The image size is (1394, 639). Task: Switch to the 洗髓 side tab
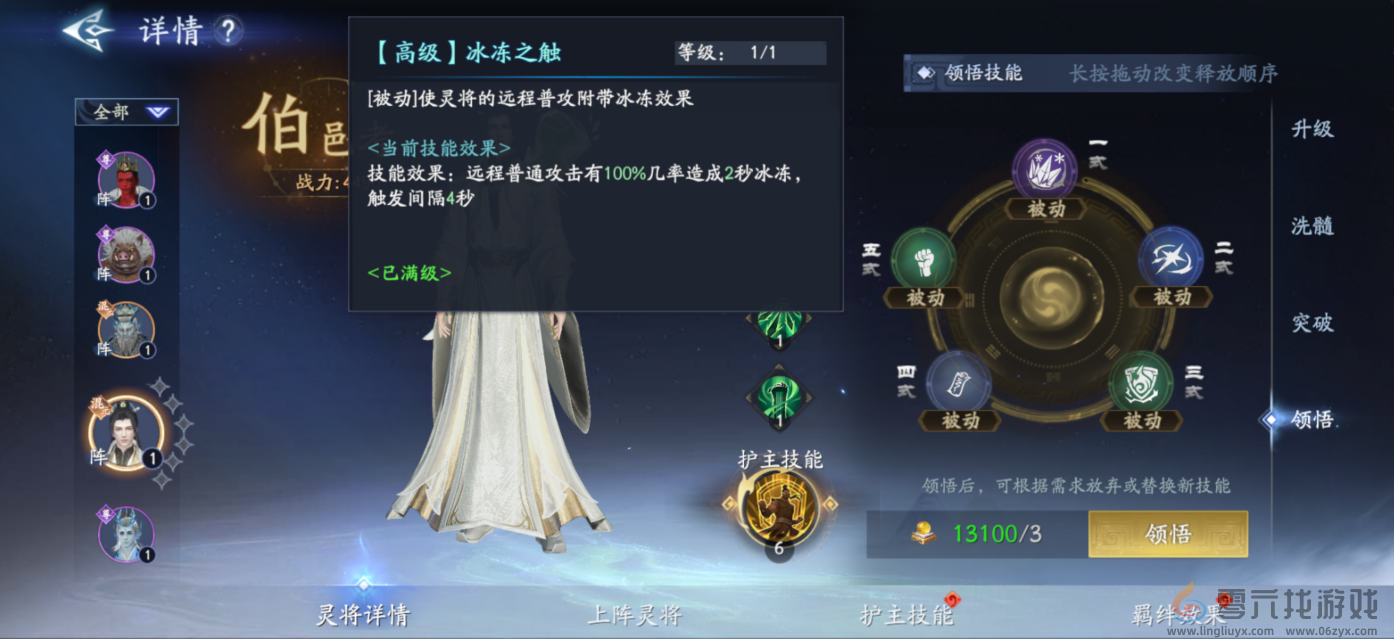[x=1312, y=226]
